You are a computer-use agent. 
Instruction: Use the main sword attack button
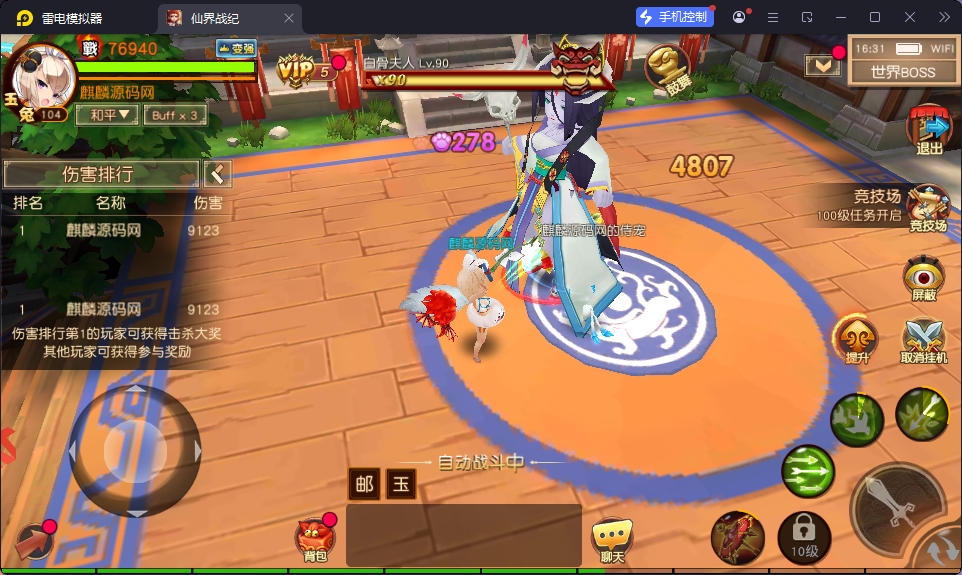[x=895, y=505]
